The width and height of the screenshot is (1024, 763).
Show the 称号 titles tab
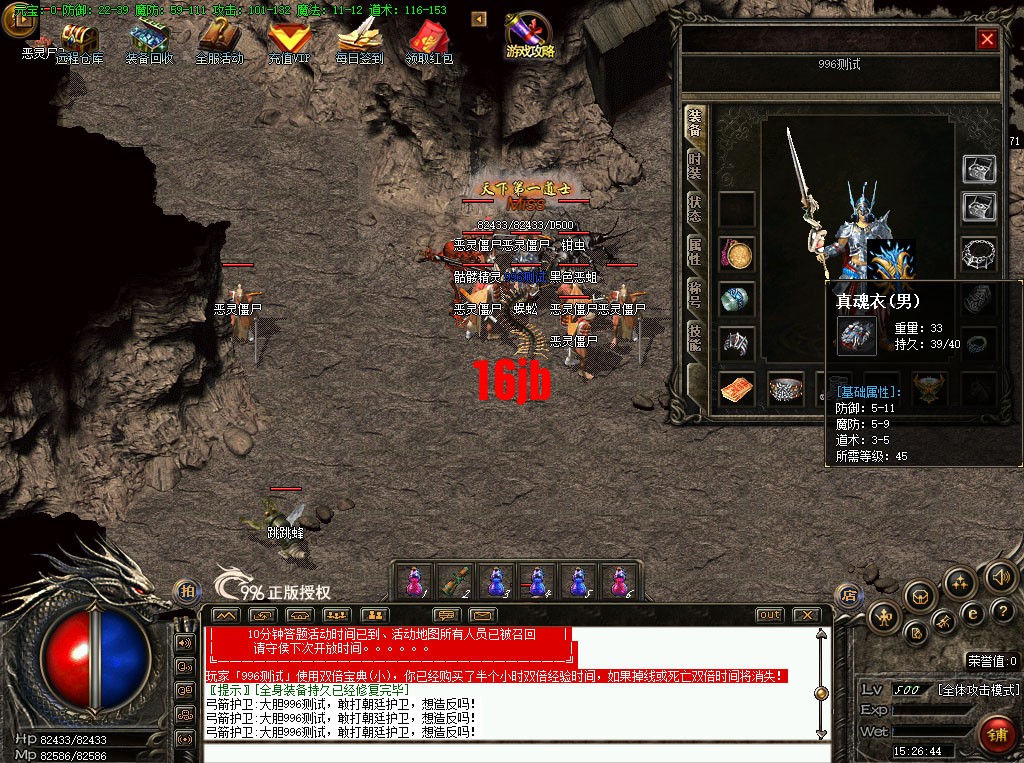(x=695, y=294)
